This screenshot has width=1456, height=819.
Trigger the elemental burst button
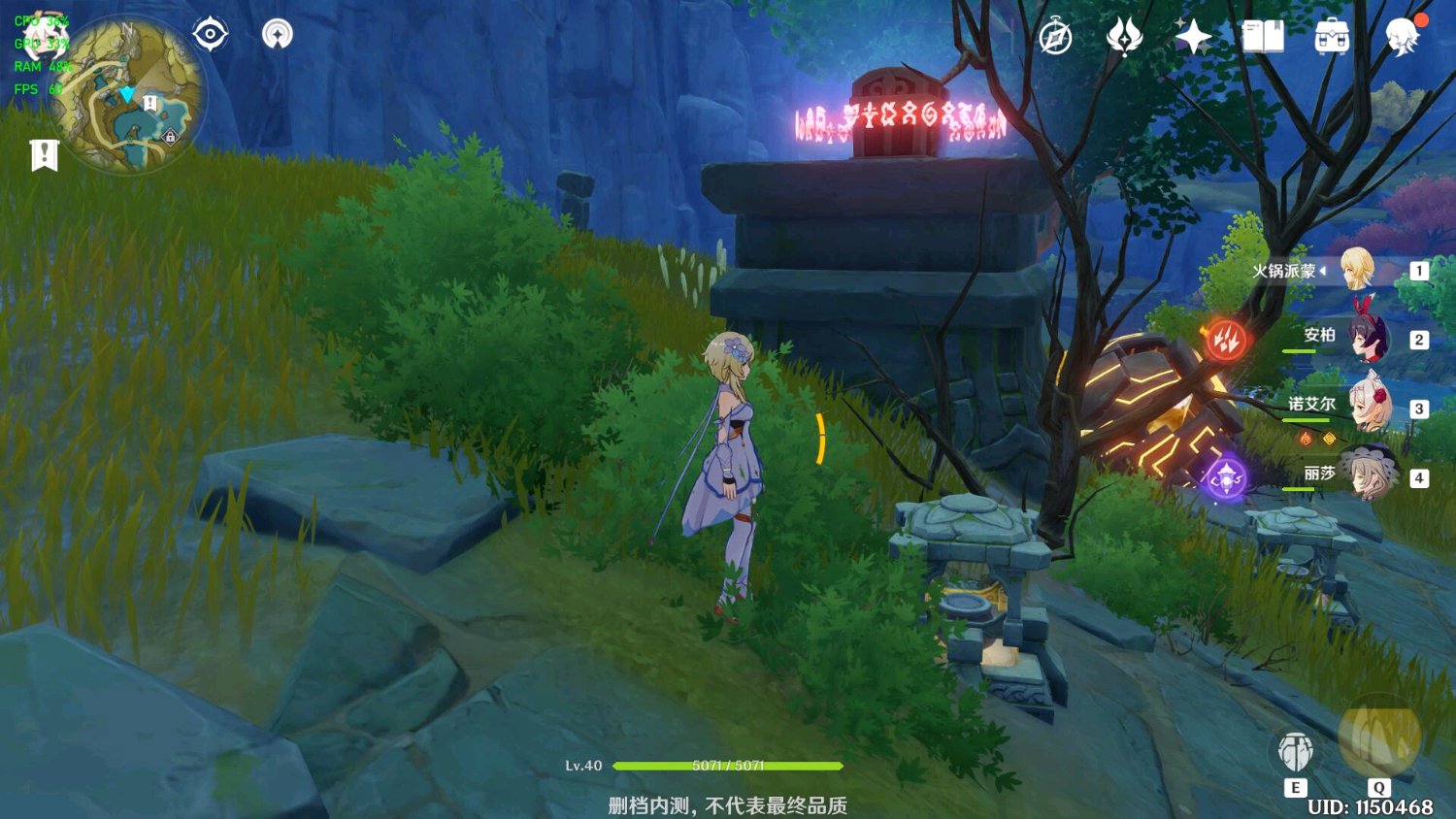[x=1379, y=737]
